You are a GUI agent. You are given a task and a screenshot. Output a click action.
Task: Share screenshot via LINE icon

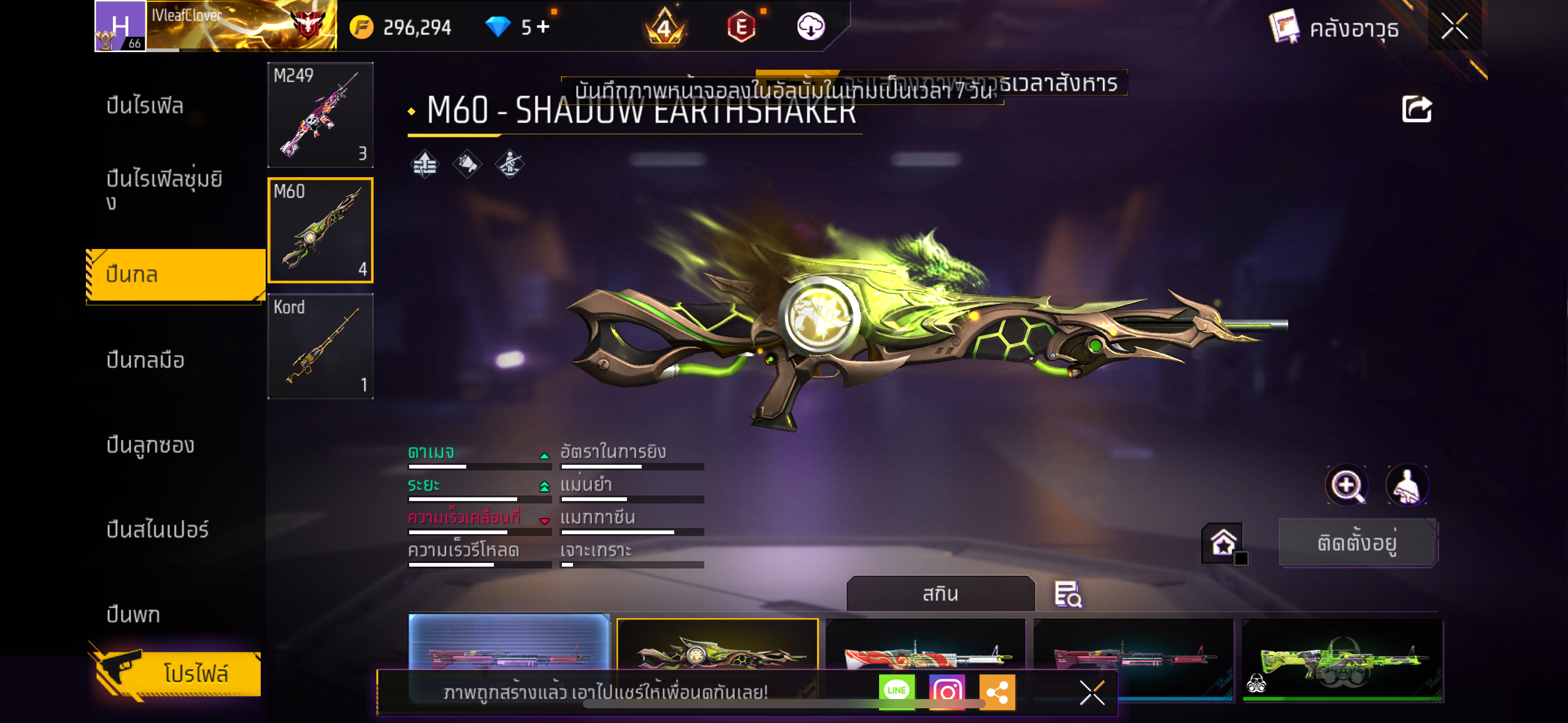point(896,691)
